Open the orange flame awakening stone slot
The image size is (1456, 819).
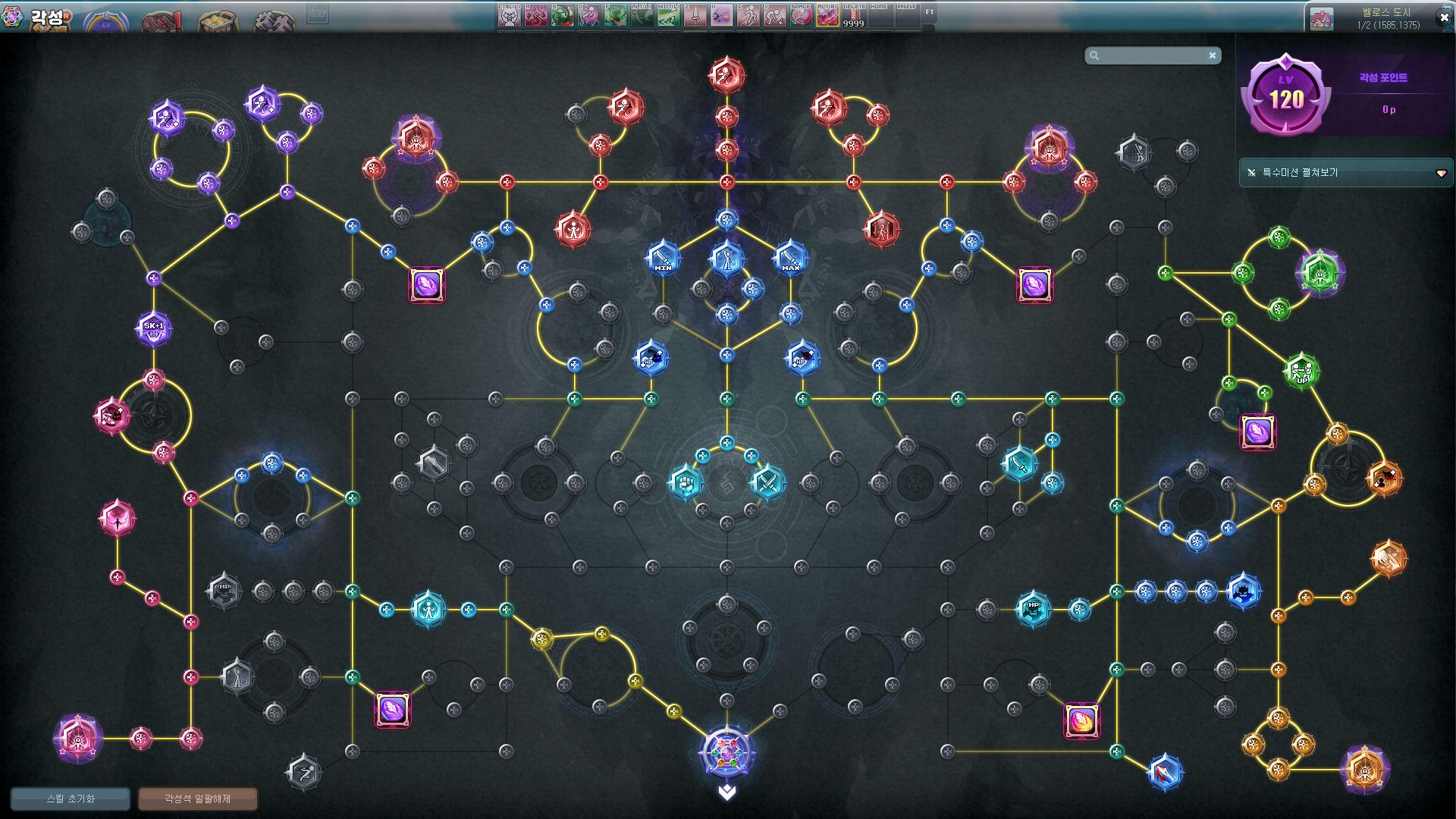pyautogui.click(x=1081, y=720)
